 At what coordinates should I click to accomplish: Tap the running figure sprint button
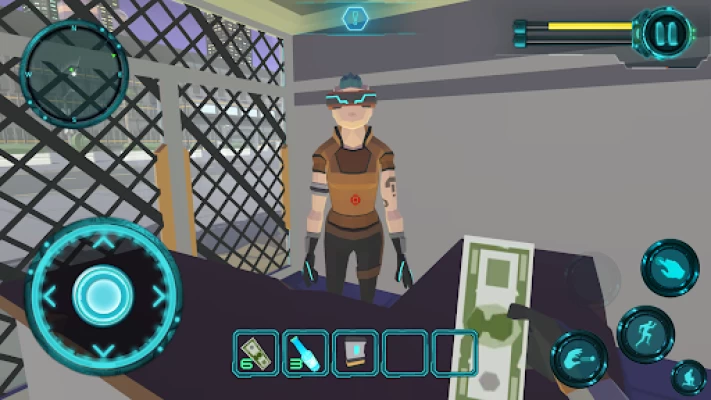coord(645,333)
